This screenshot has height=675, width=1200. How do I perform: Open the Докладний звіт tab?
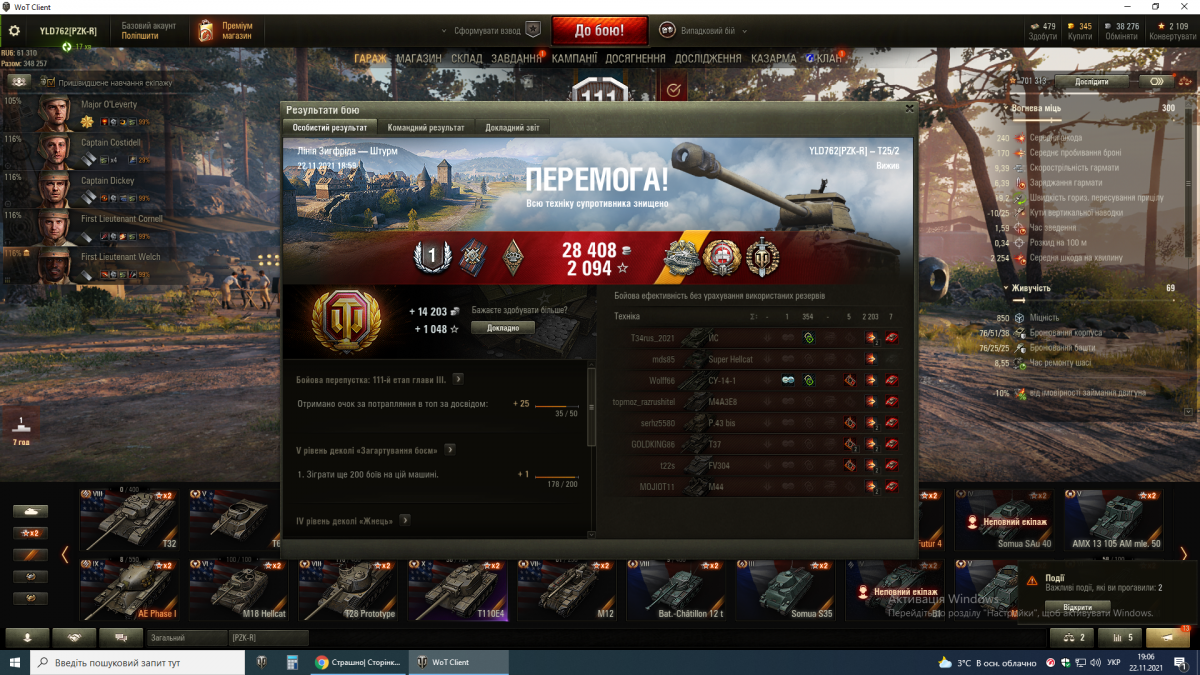(512, 128)
